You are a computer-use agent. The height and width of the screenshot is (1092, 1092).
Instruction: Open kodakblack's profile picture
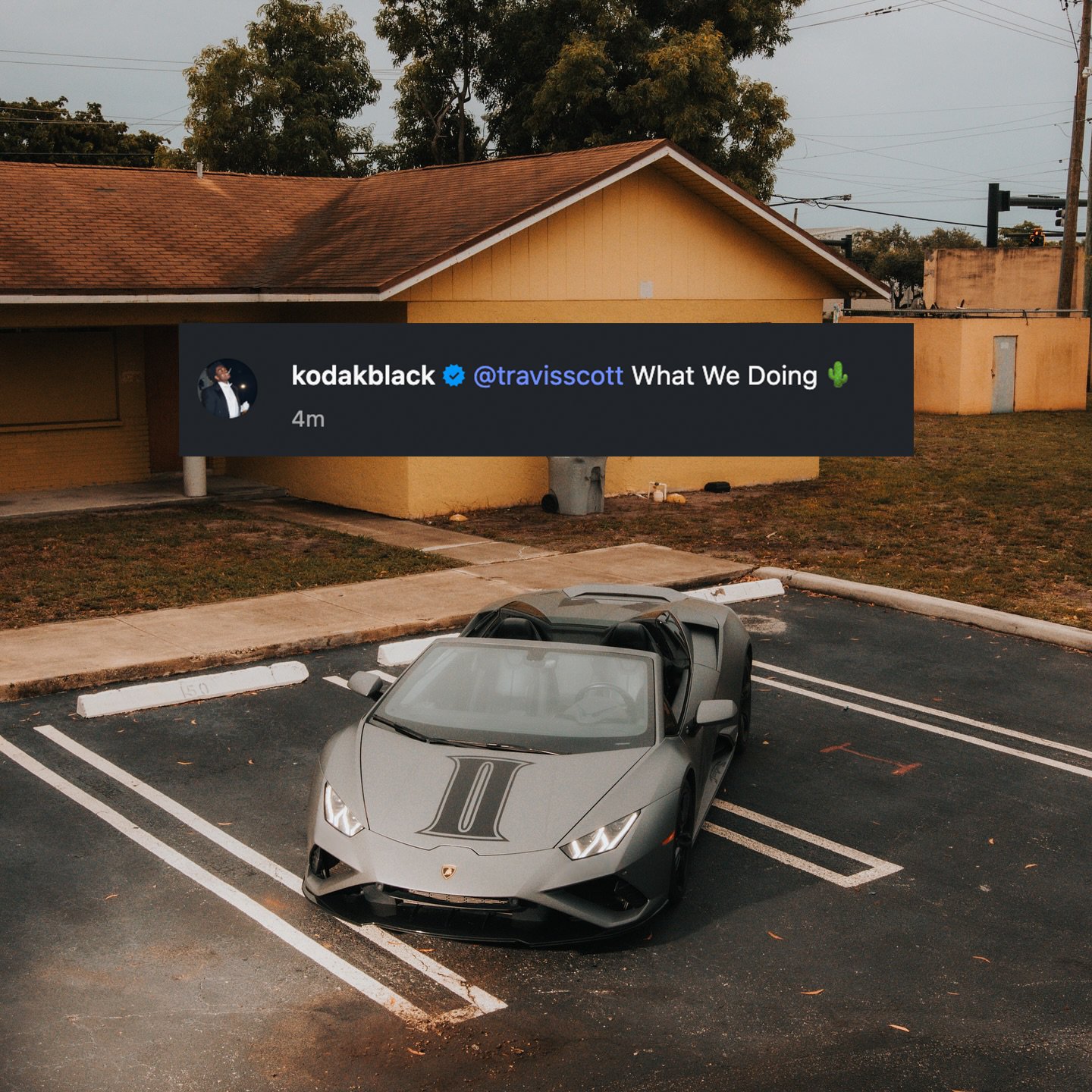[227, 388]
